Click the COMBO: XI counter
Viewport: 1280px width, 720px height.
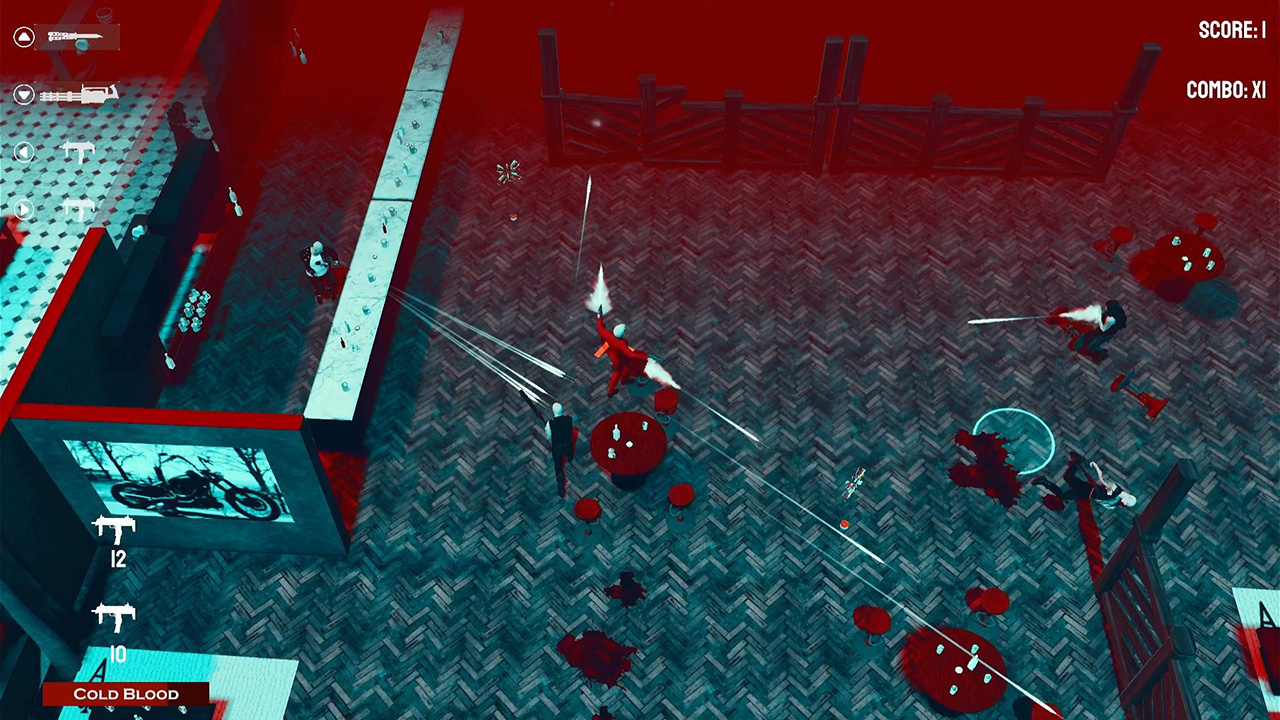click(1227, 90)
